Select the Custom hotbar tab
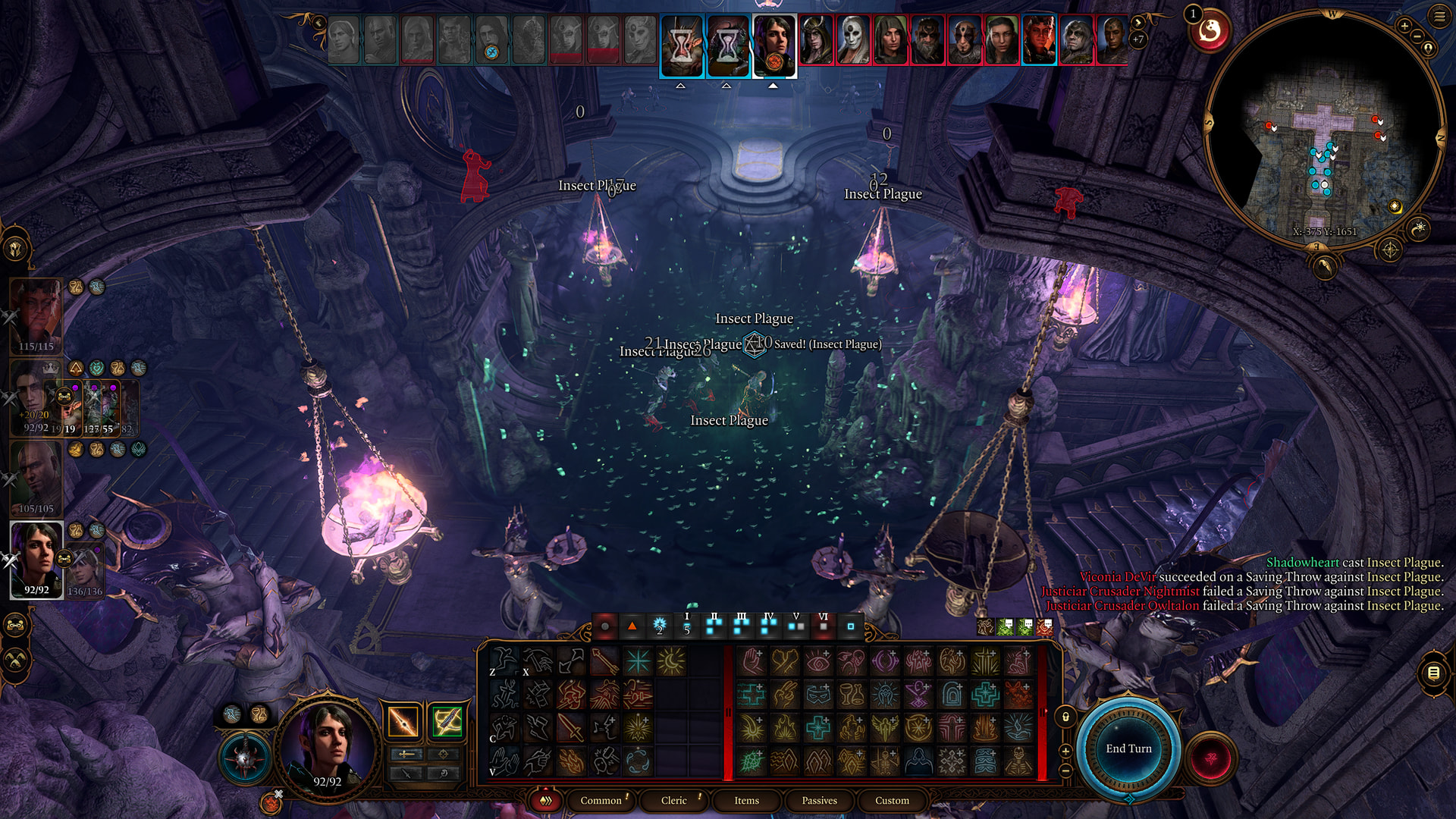Screen dimensions: 1456x819 coord(892,800)
